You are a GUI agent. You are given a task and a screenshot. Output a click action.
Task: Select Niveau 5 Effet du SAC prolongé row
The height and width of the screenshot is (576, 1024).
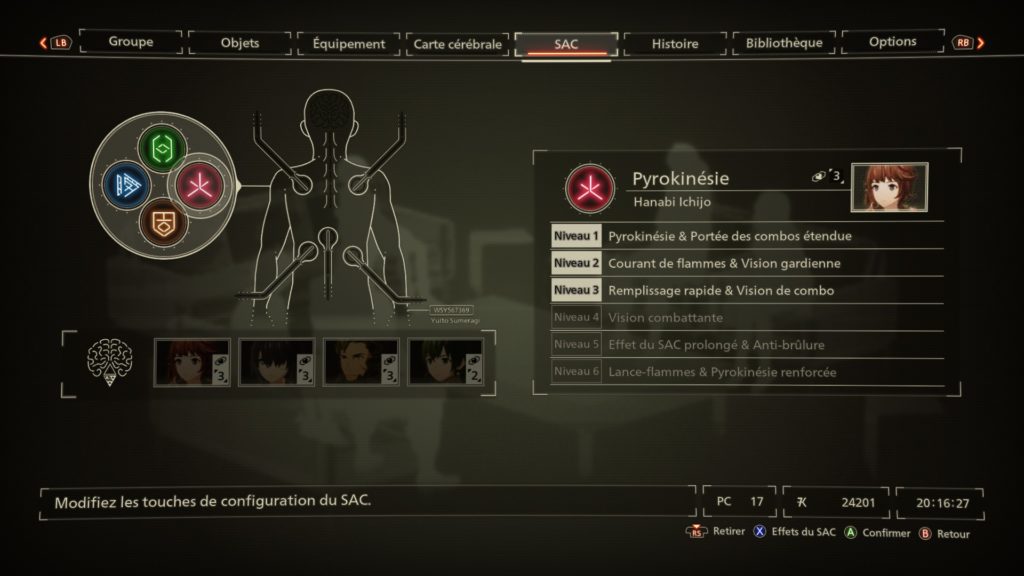point(746,344)
